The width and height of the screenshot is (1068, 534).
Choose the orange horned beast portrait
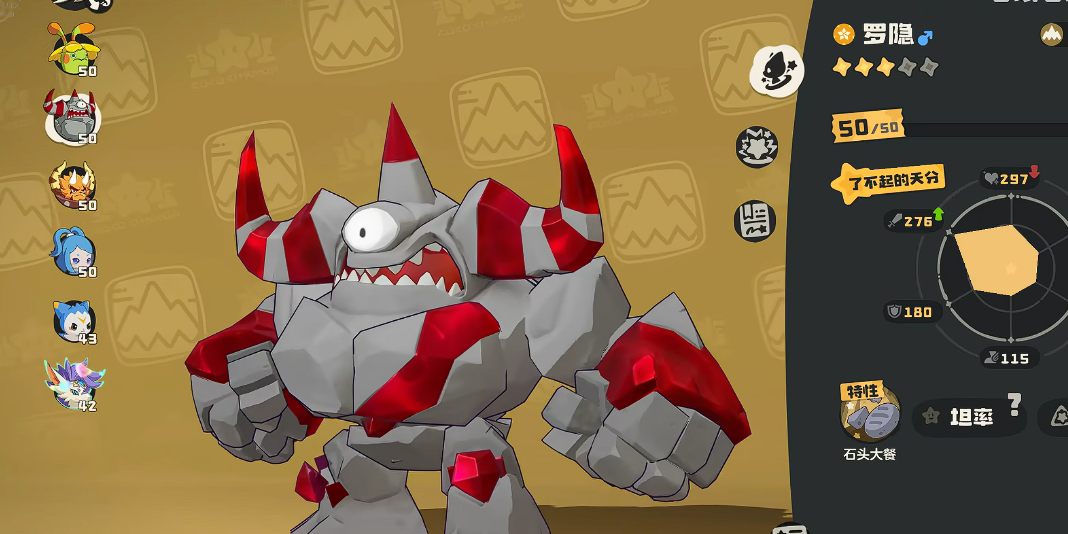click(73, 185)
